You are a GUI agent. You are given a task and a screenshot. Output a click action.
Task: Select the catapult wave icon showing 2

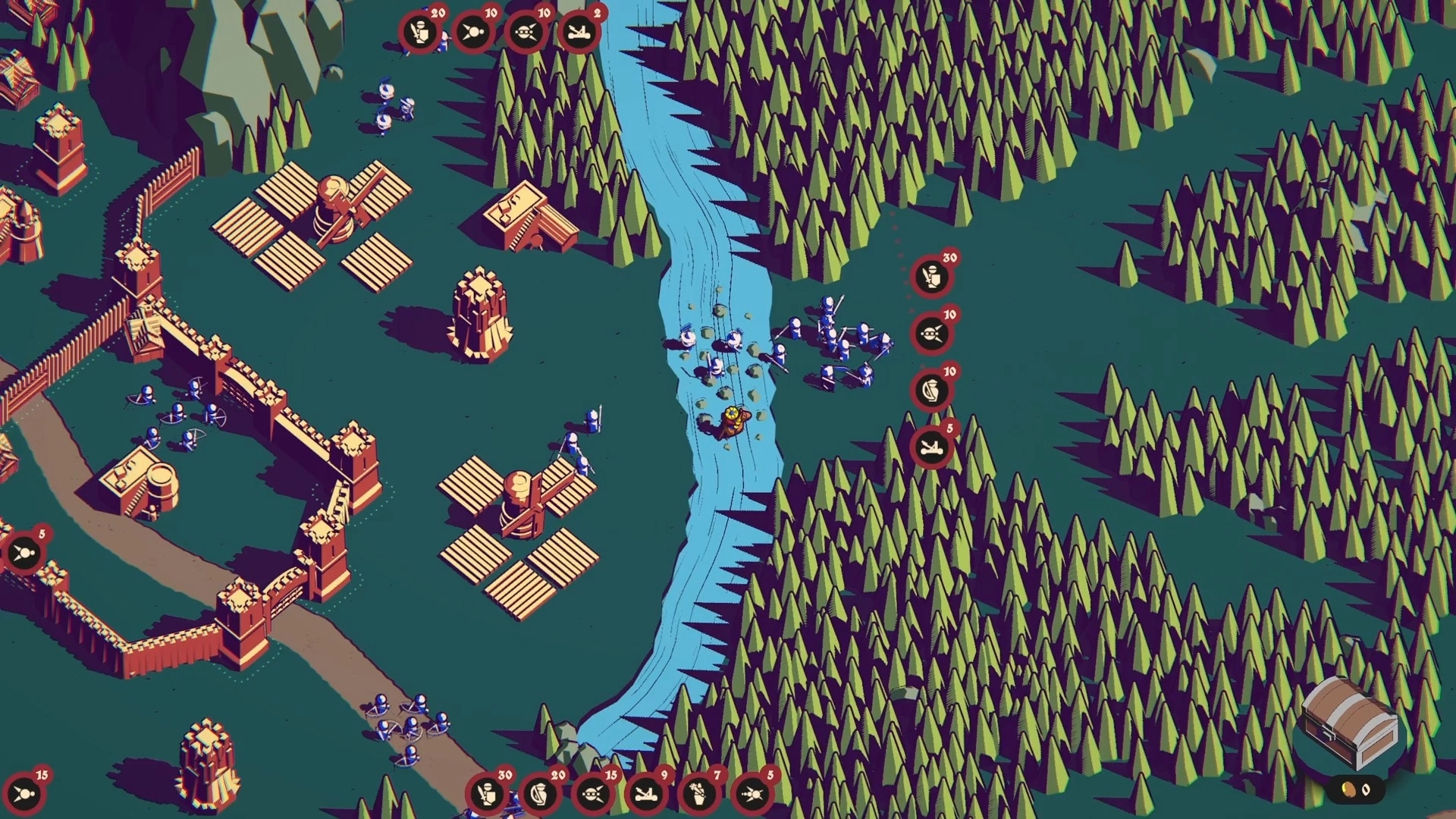[579, 33]
